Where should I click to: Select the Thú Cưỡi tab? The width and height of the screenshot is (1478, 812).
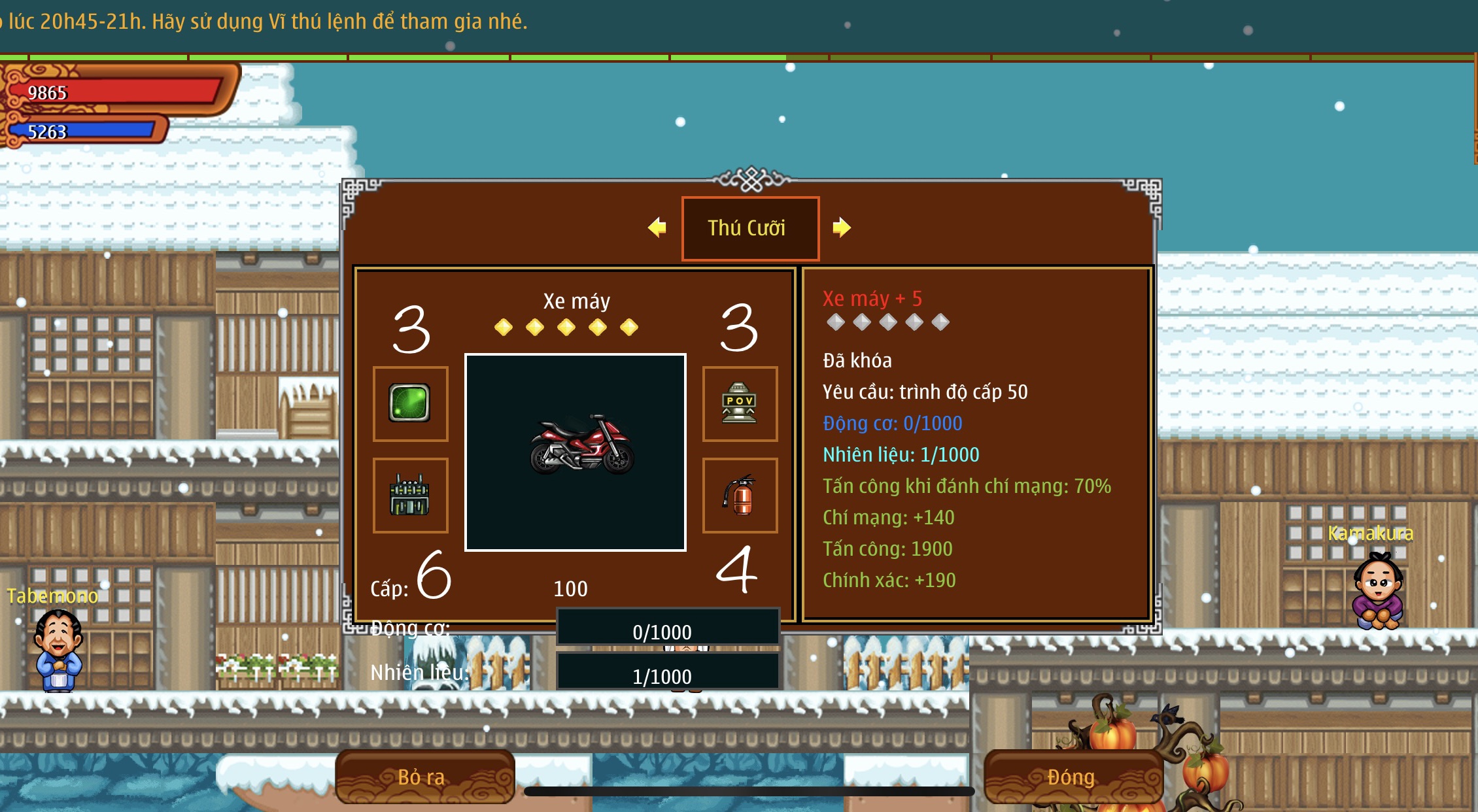pyautogui.click(x=749, y=228)
